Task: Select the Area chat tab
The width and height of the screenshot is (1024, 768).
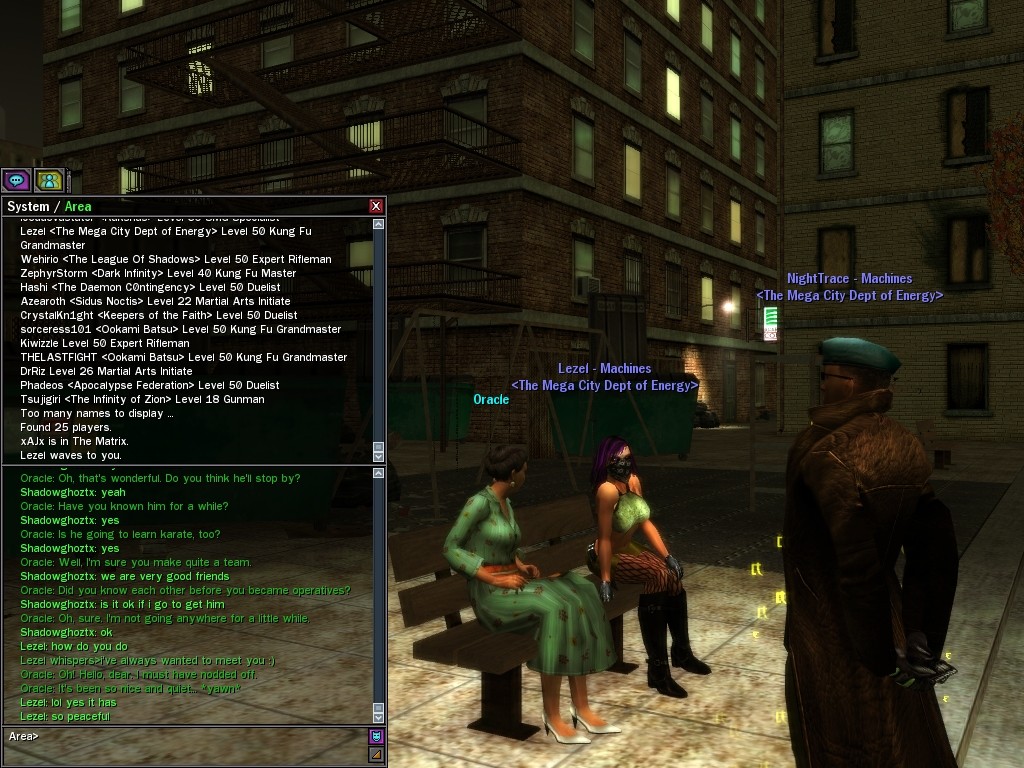Action: coord(78,207)
